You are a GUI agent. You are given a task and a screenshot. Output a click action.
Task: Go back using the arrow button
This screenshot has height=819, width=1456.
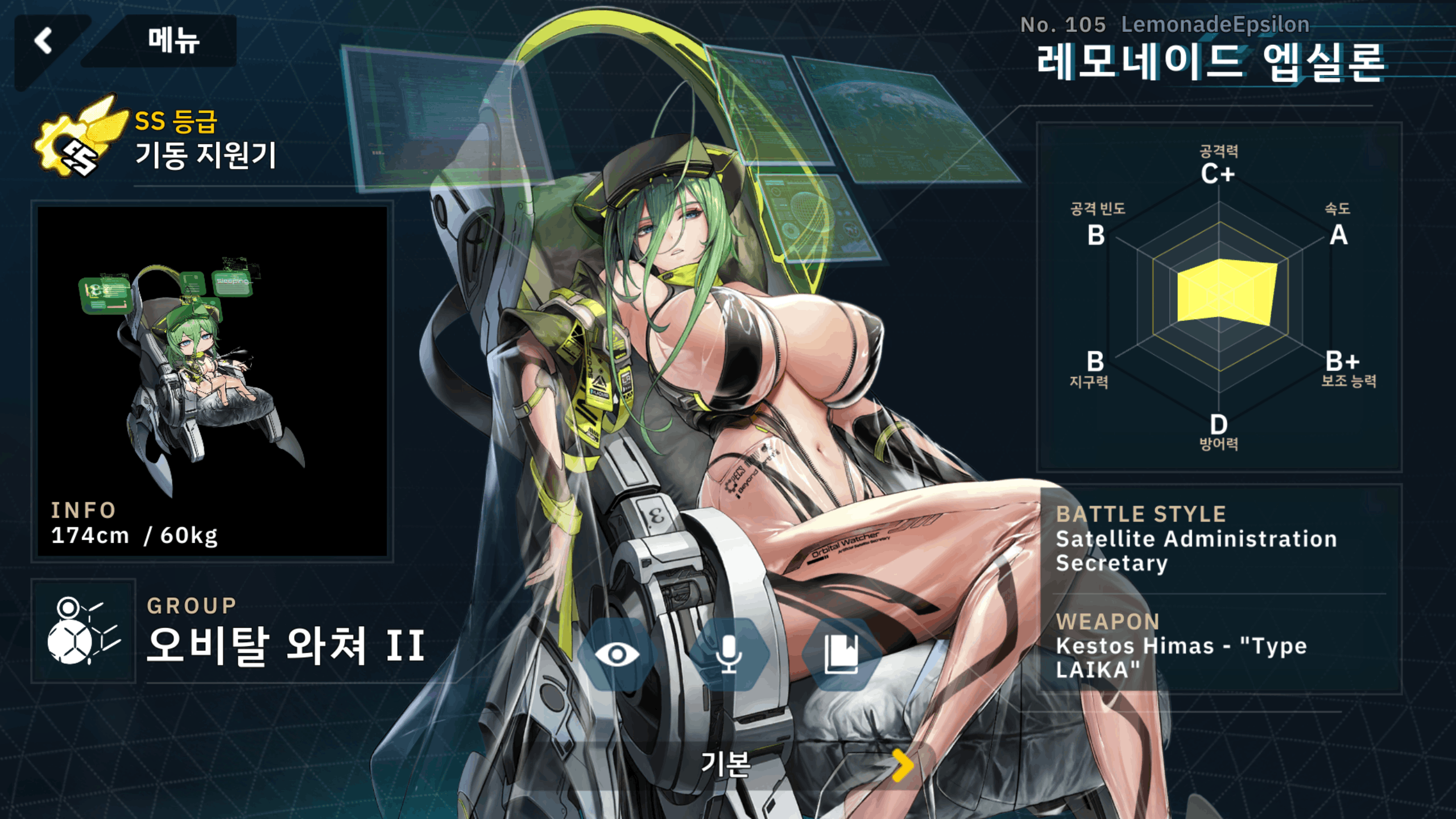(44, 41)
